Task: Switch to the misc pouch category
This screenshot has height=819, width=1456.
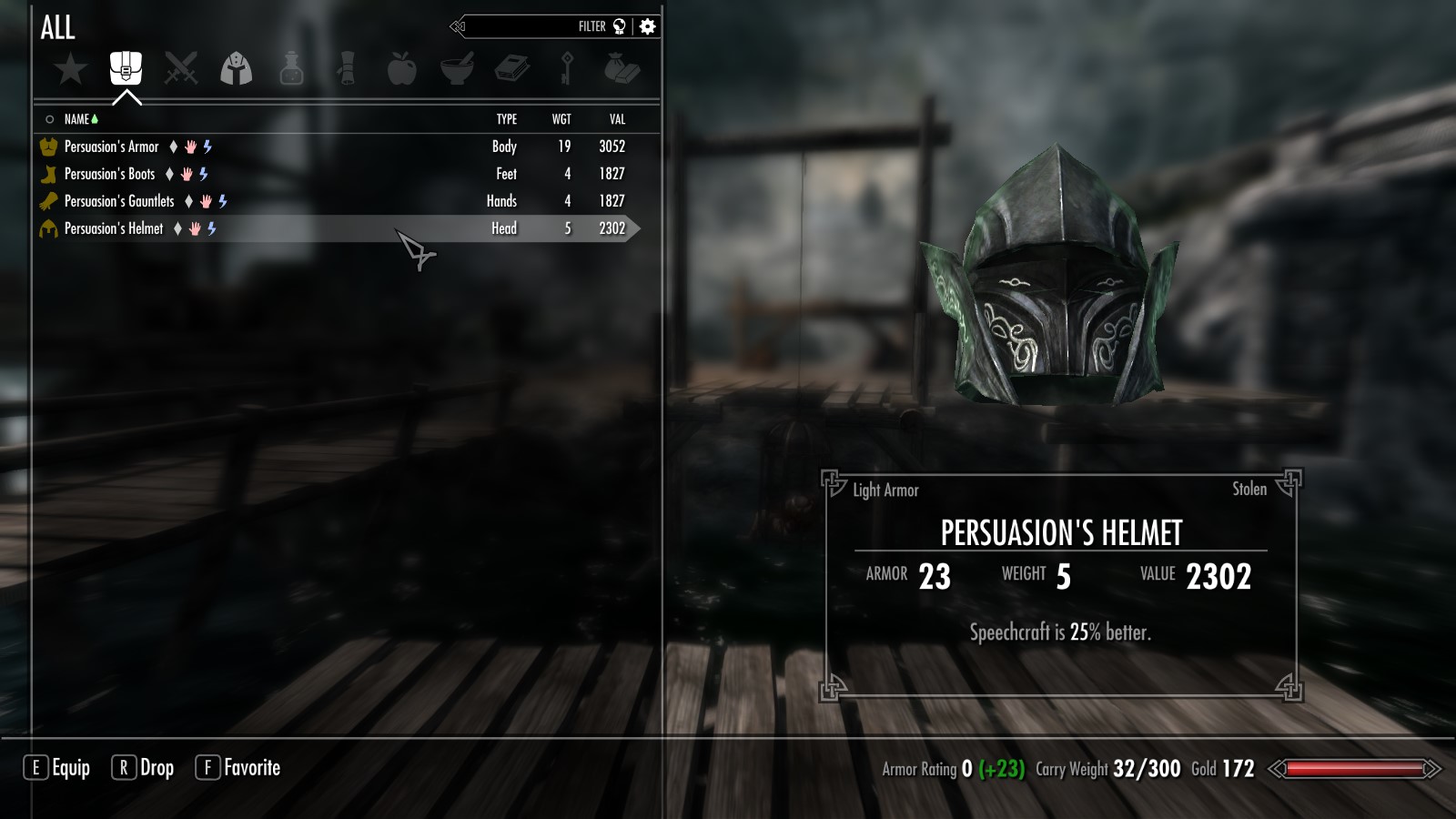Action: click(622, 68)
